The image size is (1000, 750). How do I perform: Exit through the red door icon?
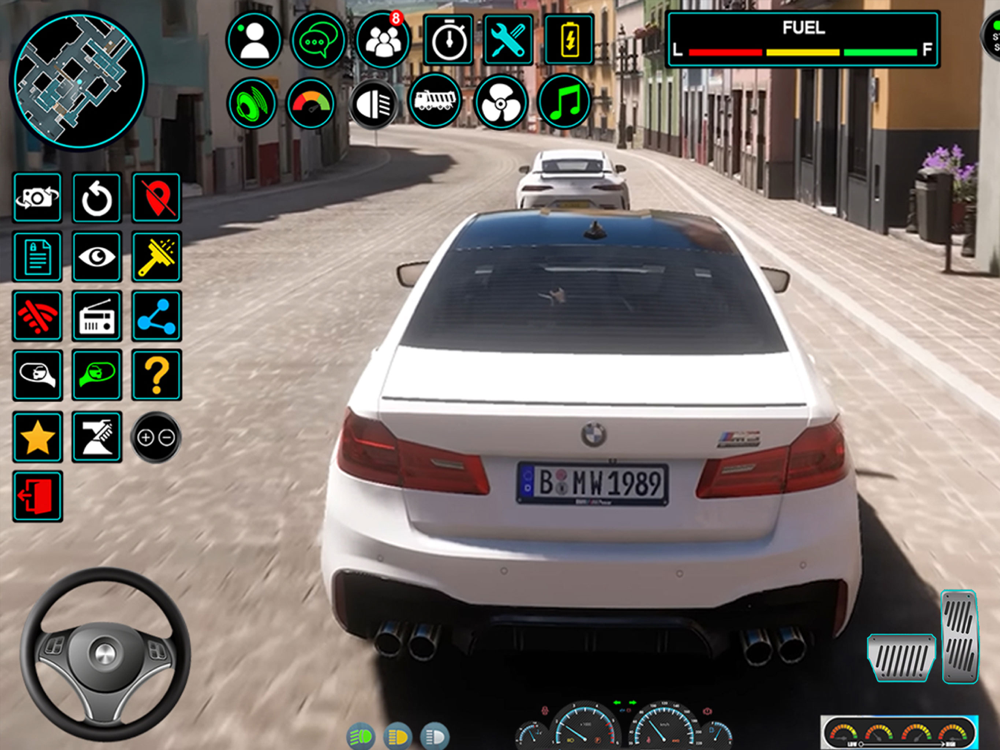point(37,496)
